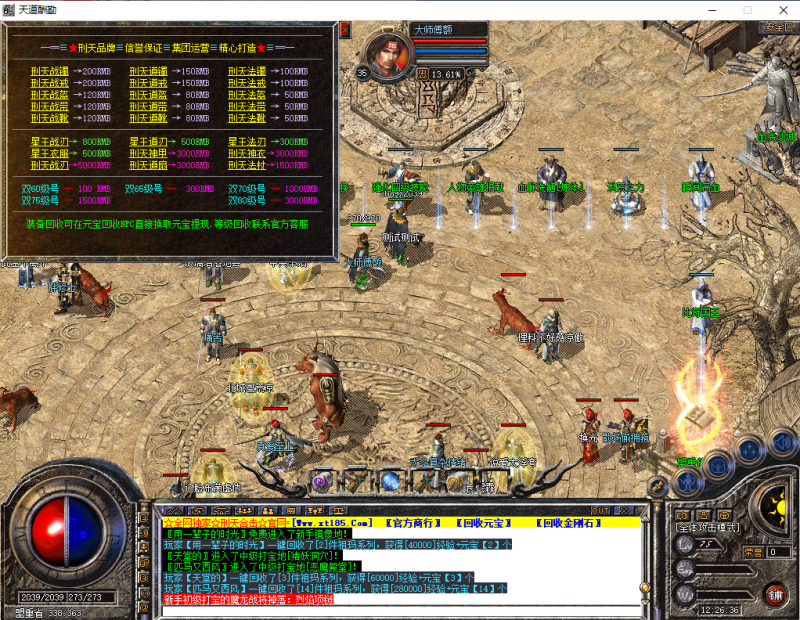The width and height of the screenshot is (800, 620).
Task: Click the chat input line
Action: 400,610
